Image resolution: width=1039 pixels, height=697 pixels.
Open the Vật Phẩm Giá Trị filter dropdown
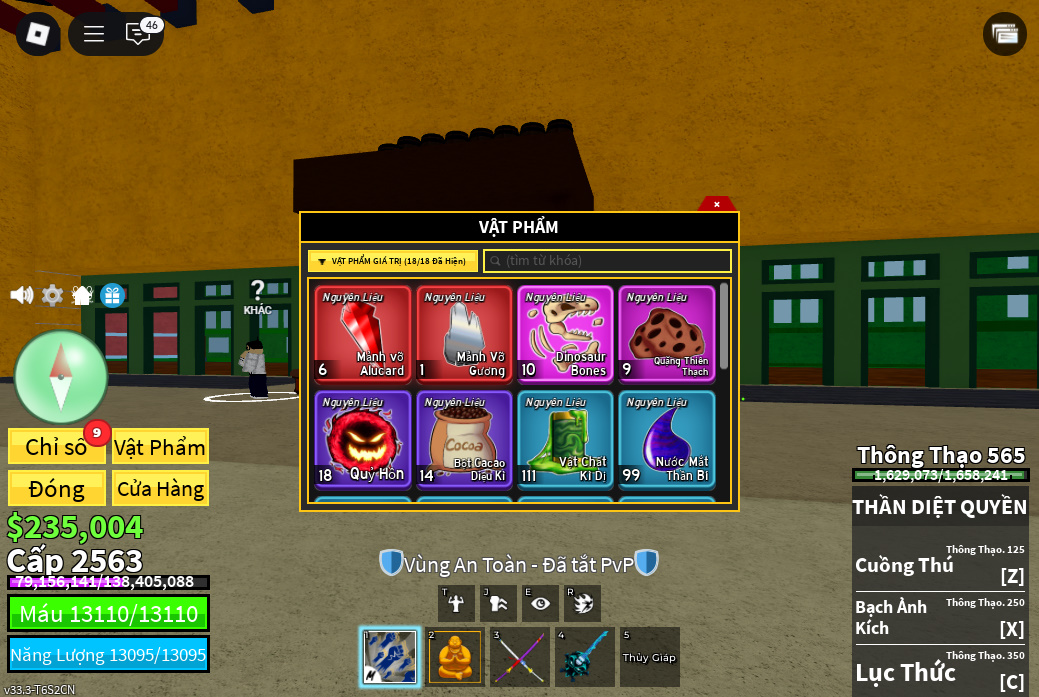[392, 261]
